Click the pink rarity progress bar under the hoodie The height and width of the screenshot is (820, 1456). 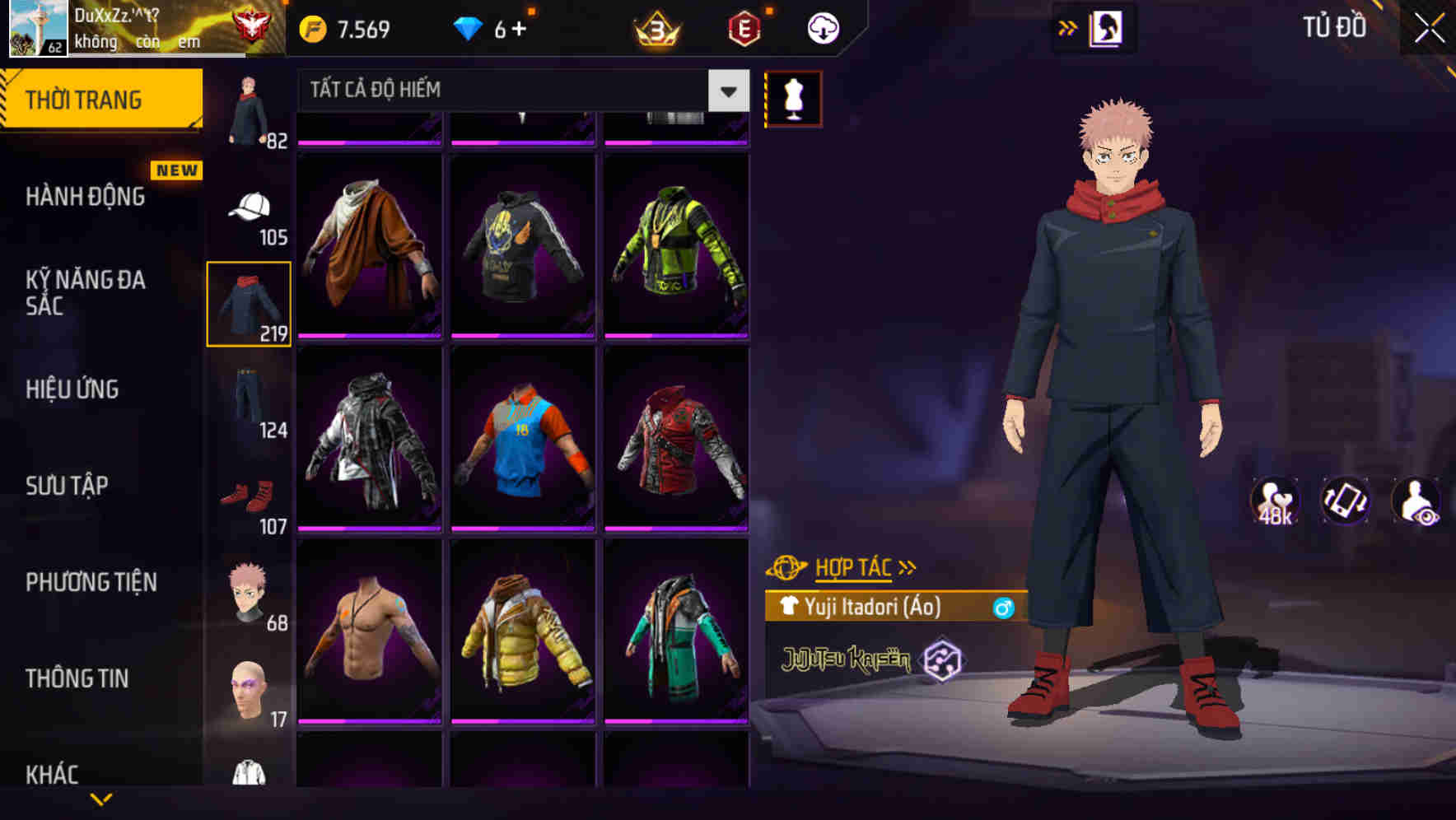[523, 338]
